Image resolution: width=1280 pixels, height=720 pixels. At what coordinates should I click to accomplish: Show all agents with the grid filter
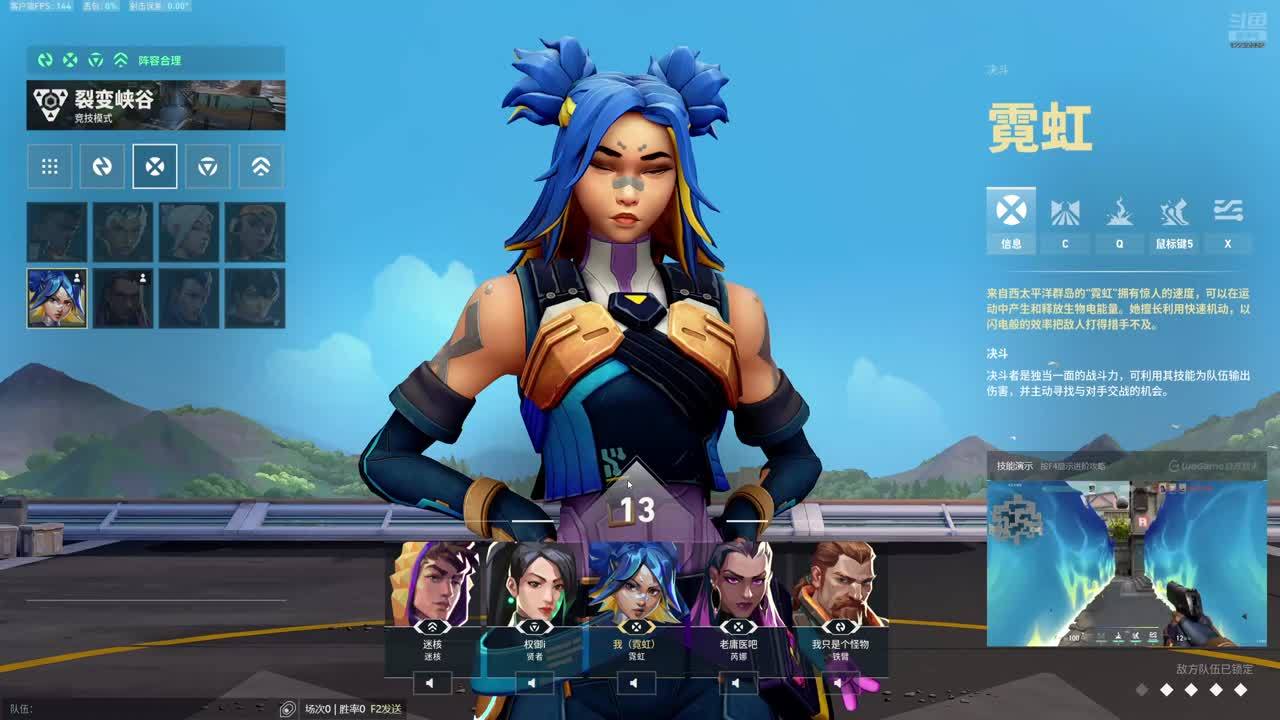click(49, 167)
